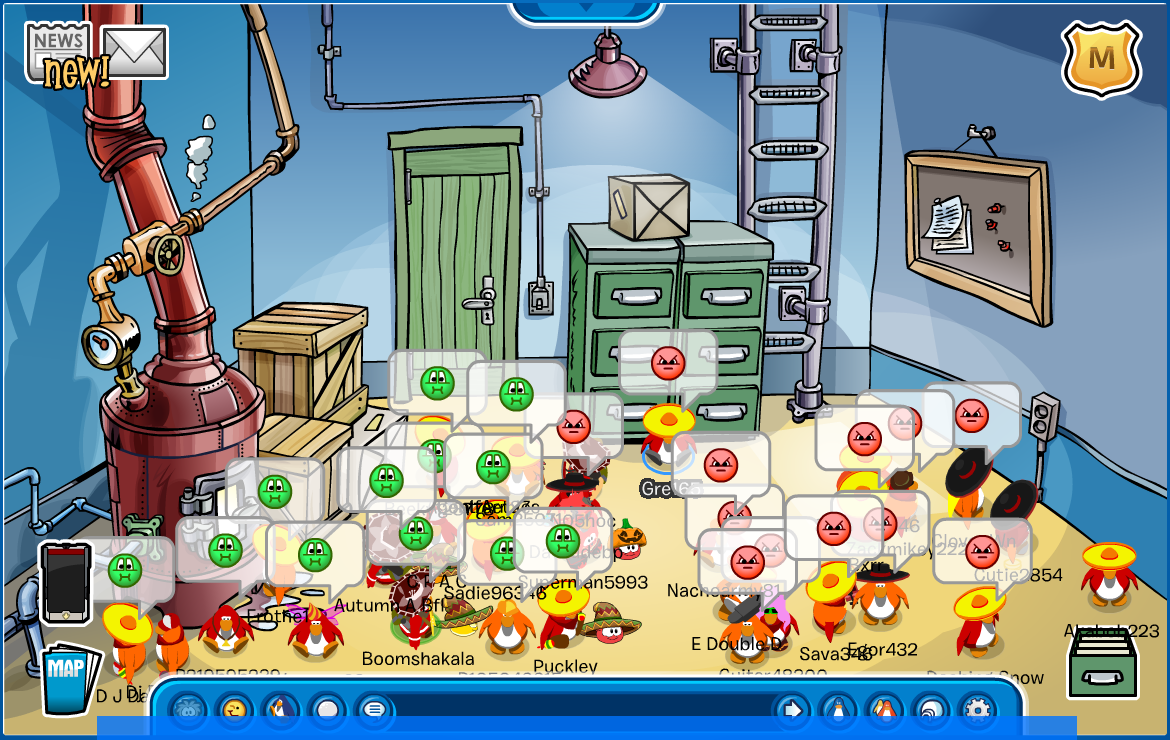
Task: Open the buddy list
Action: pos(885,710)
